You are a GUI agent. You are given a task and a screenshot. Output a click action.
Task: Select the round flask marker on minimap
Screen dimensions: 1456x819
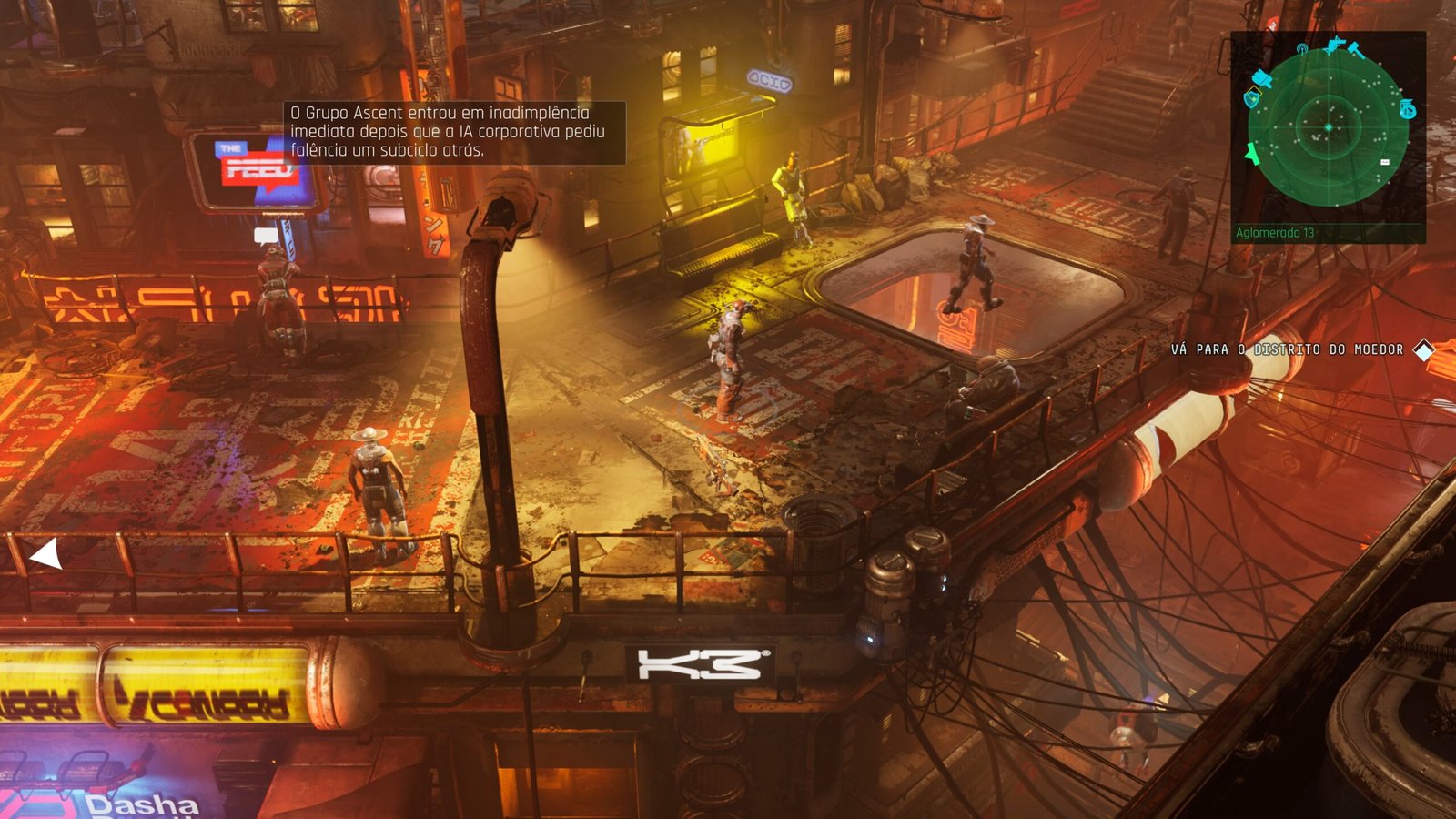1408,109
